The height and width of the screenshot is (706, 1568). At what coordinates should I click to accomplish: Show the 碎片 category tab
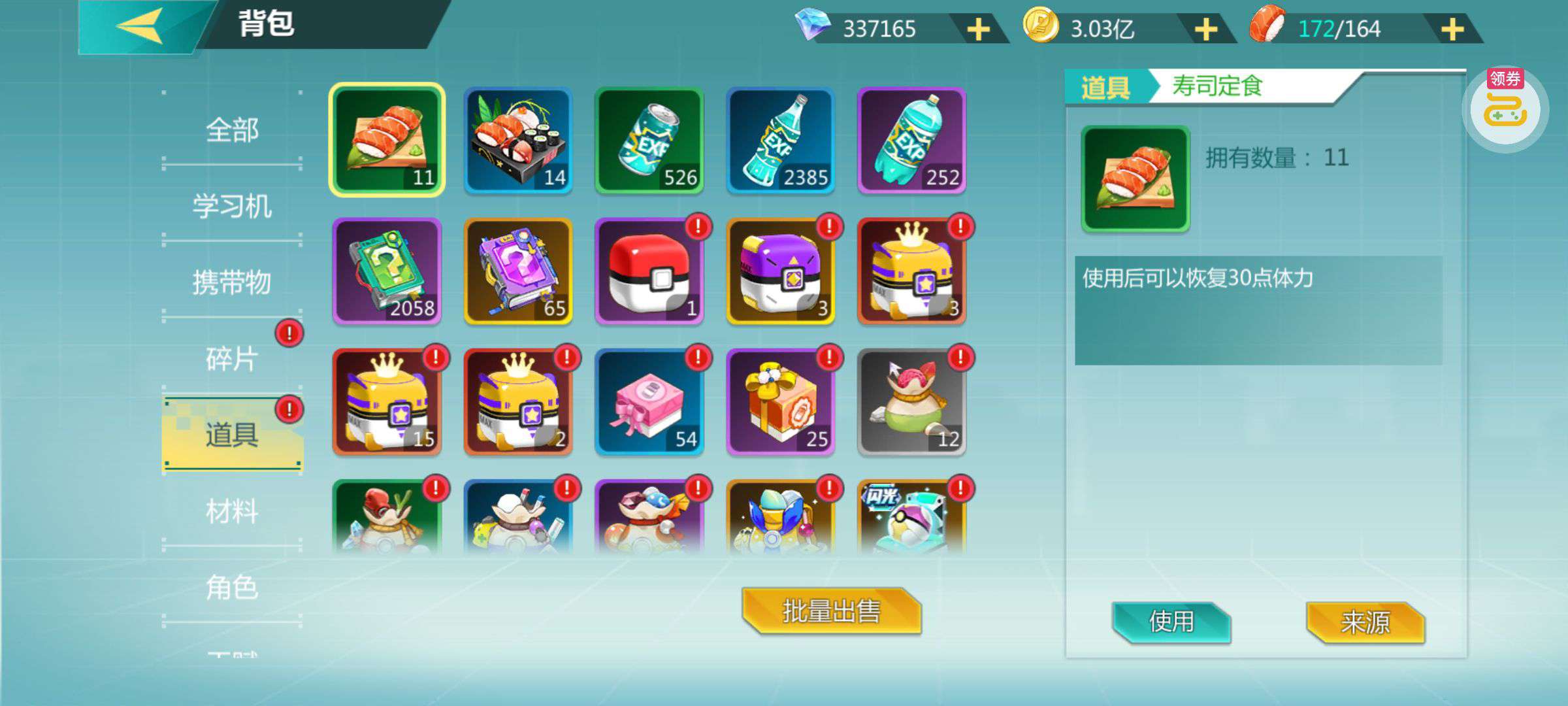232,359
